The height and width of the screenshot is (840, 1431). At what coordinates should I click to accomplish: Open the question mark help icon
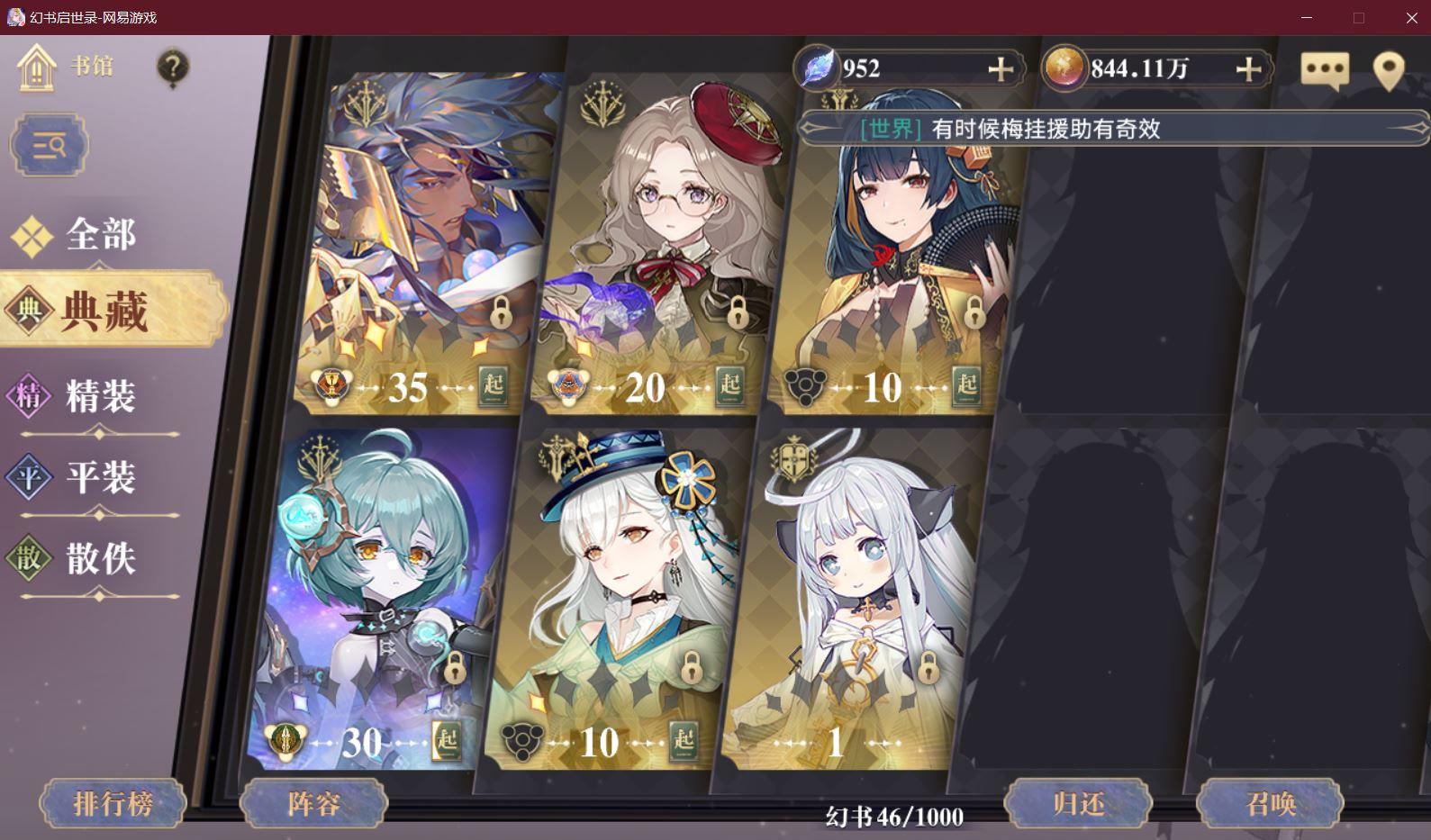[x=173, y=68]
